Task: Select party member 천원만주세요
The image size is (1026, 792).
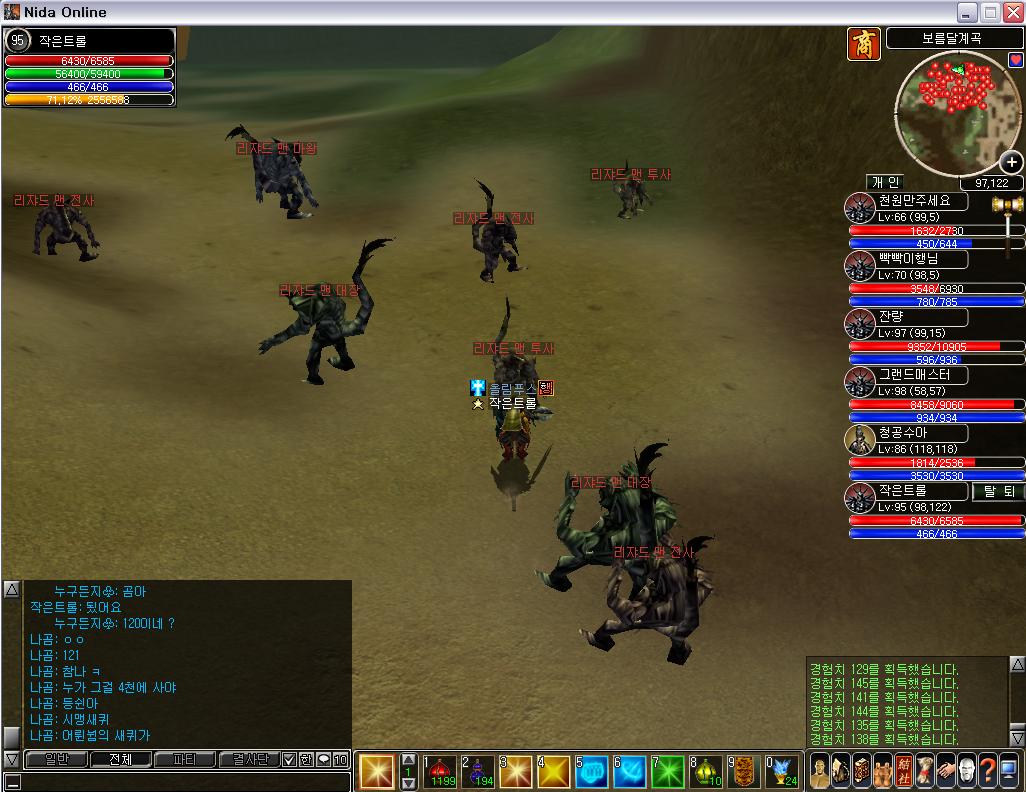Action: point(921,201)
